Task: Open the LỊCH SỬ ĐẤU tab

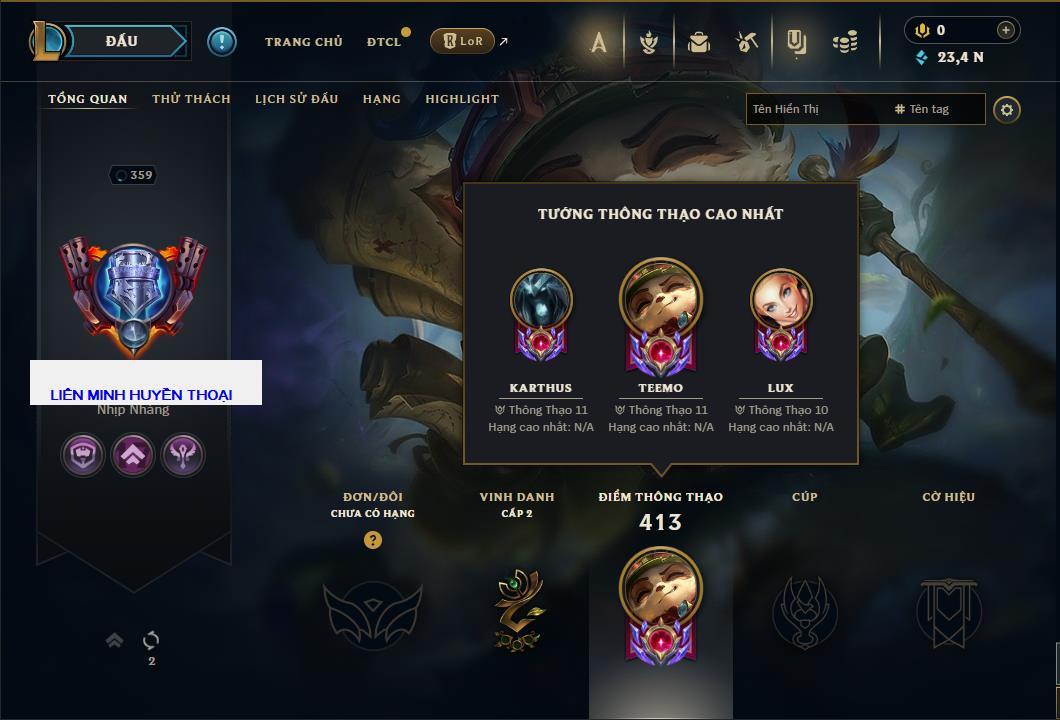Action: [296, 99]
